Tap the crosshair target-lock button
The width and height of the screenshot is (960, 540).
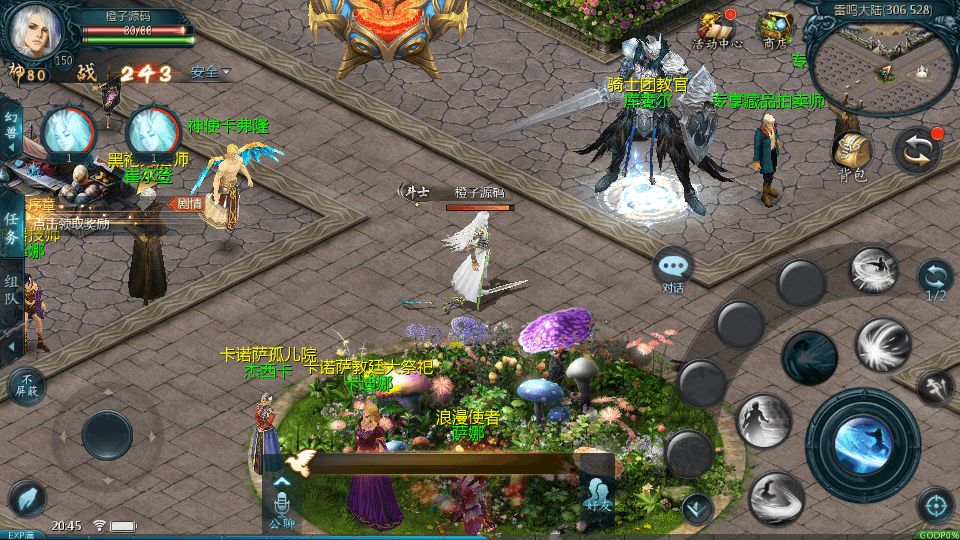click(935, 506)
